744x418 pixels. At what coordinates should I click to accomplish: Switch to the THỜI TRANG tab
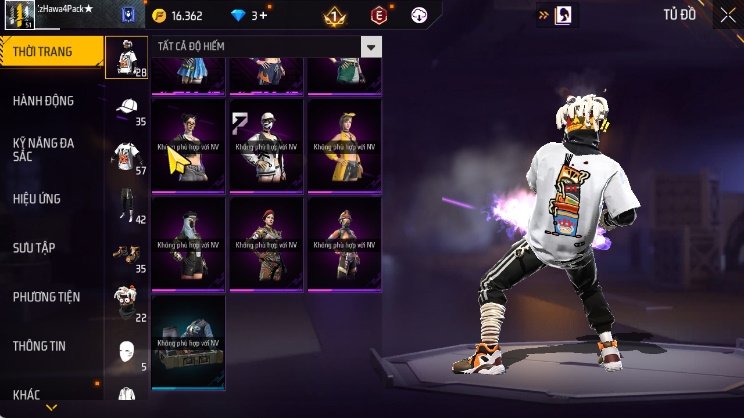point(50,52)
